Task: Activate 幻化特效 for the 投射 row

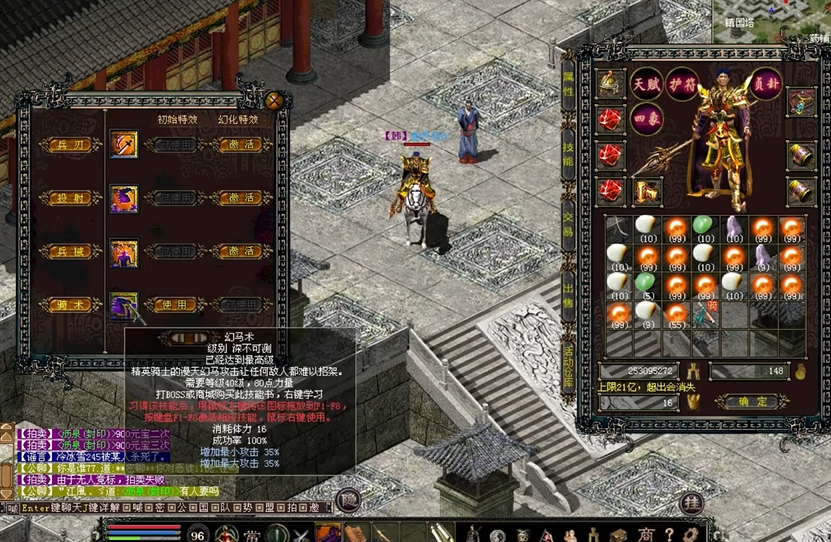Action: (239, 198)
